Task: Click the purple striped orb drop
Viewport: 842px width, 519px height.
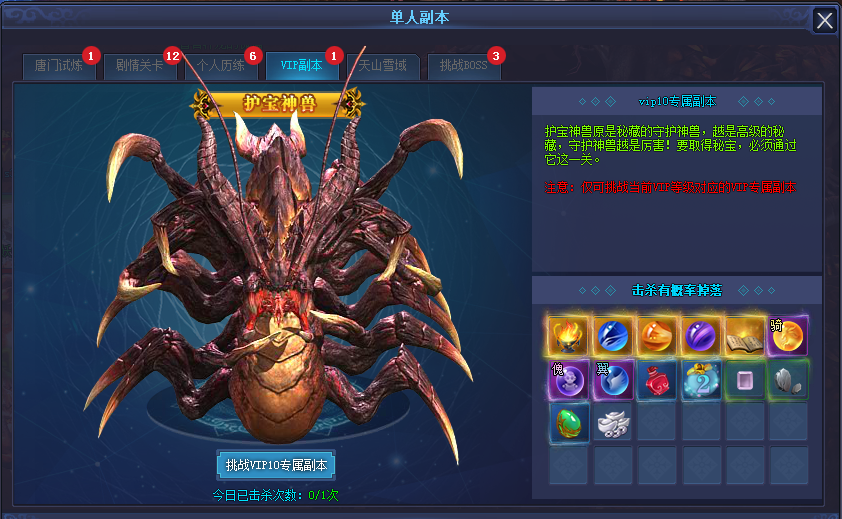Action: pos(700,337)
